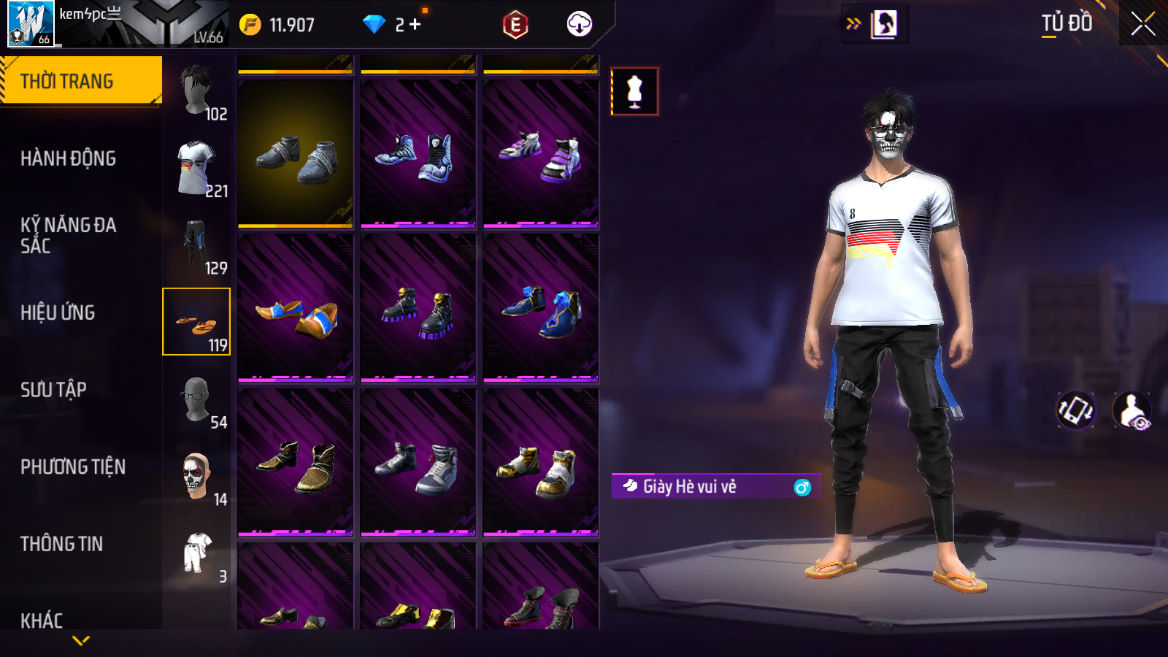Viewport: 1168px width, 657px height.
Task: Open the SƯU TẬP section
Action: click(54, 389)
